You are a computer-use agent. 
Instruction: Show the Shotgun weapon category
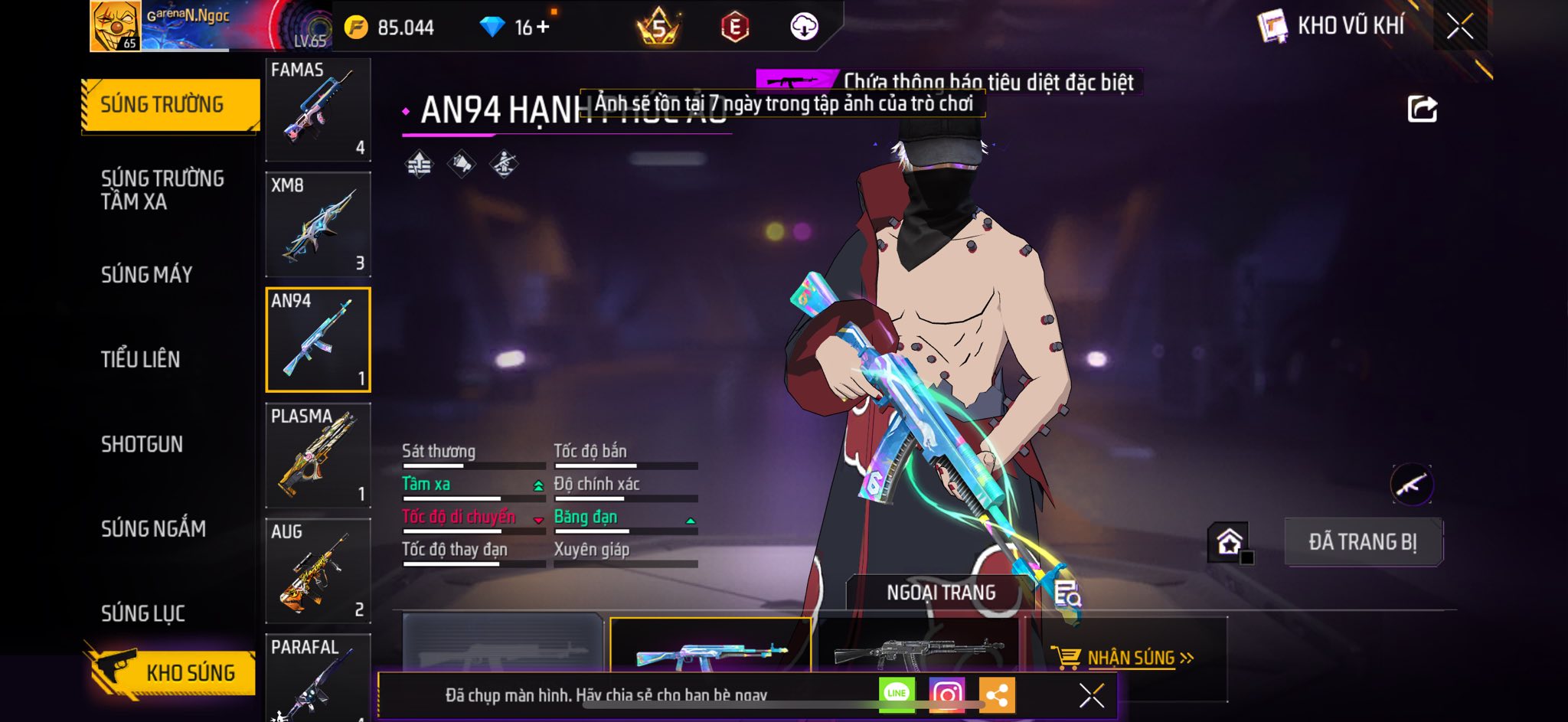click(142, 444)
